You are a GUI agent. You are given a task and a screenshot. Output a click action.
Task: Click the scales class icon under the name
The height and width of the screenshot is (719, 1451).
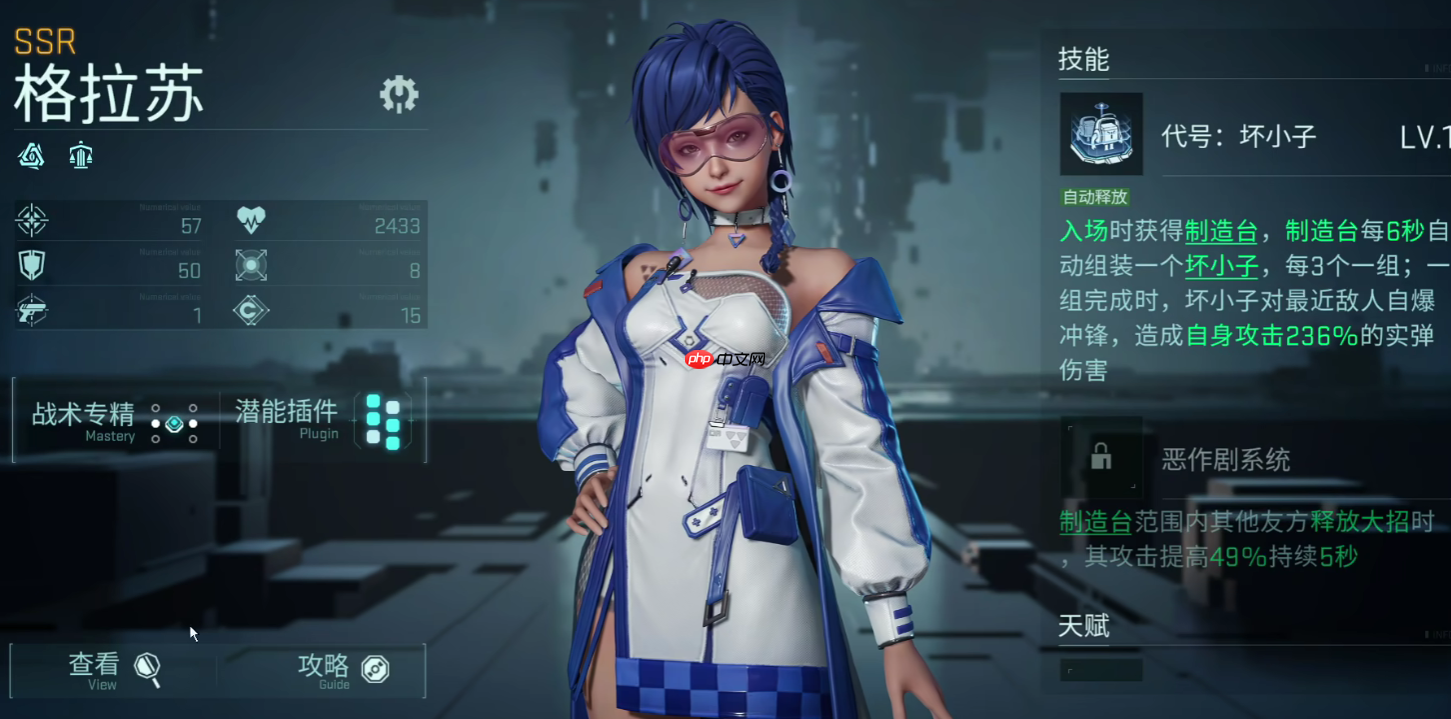coord(81,155)
